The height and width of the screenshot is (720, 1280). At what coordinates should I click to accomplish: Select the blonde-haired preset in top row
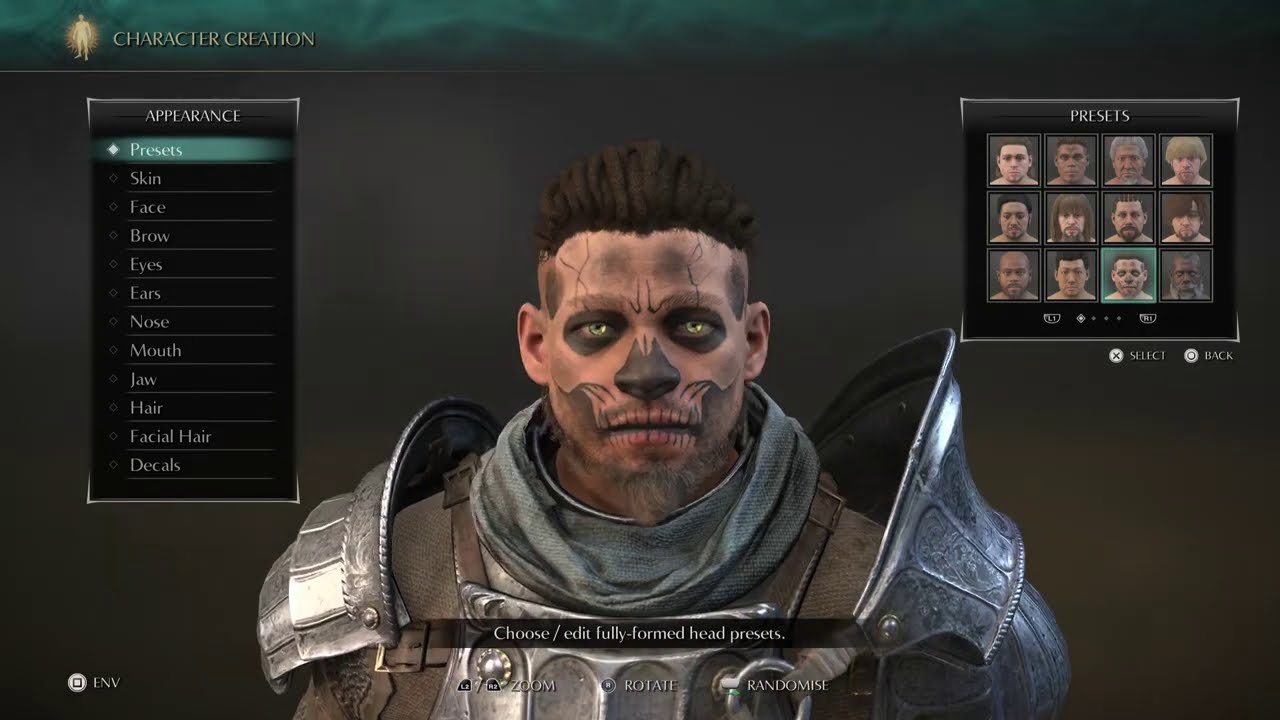(1188, 160)
